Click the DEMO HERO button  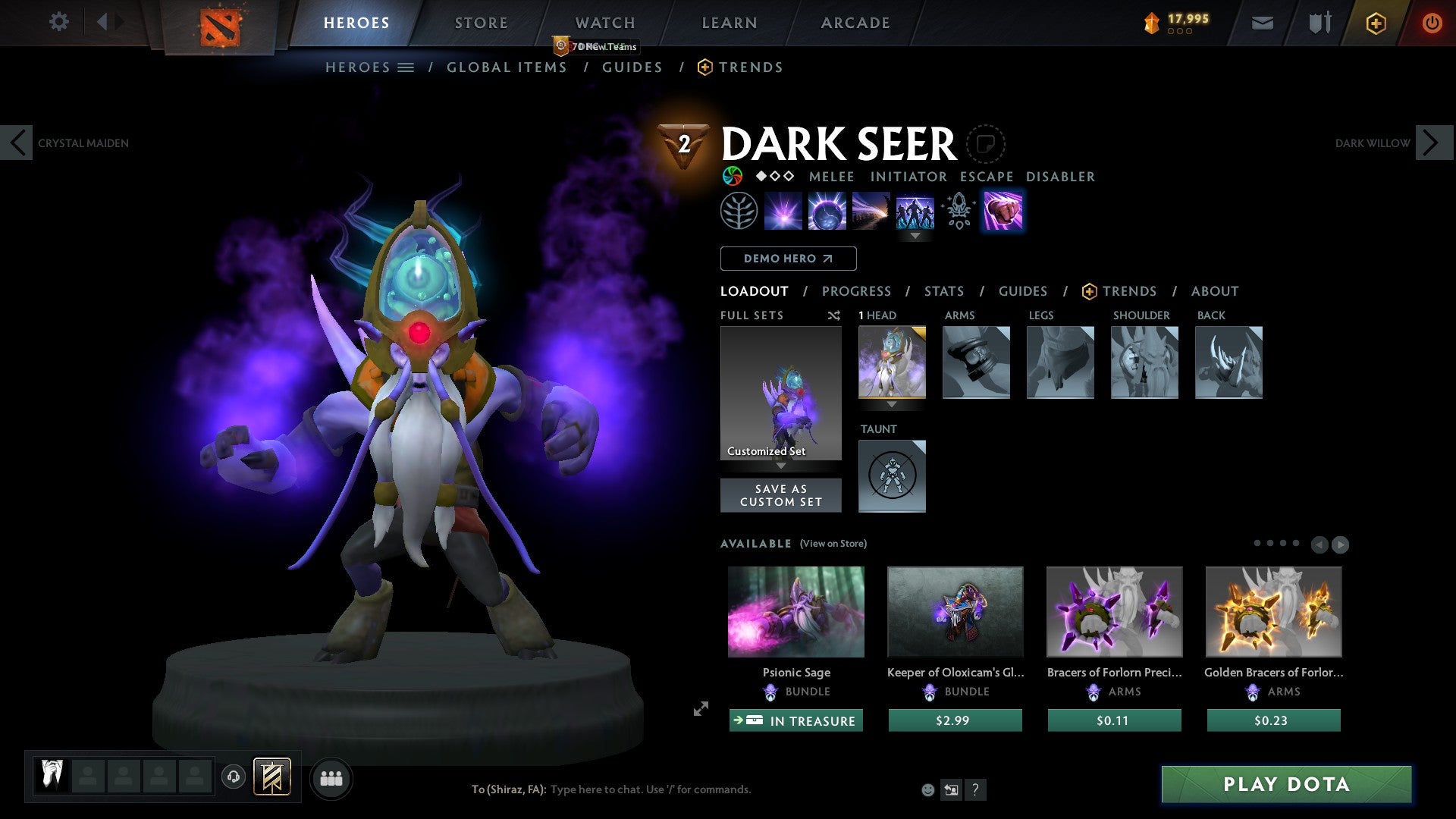pyautogui.click(x=788, y=259)
